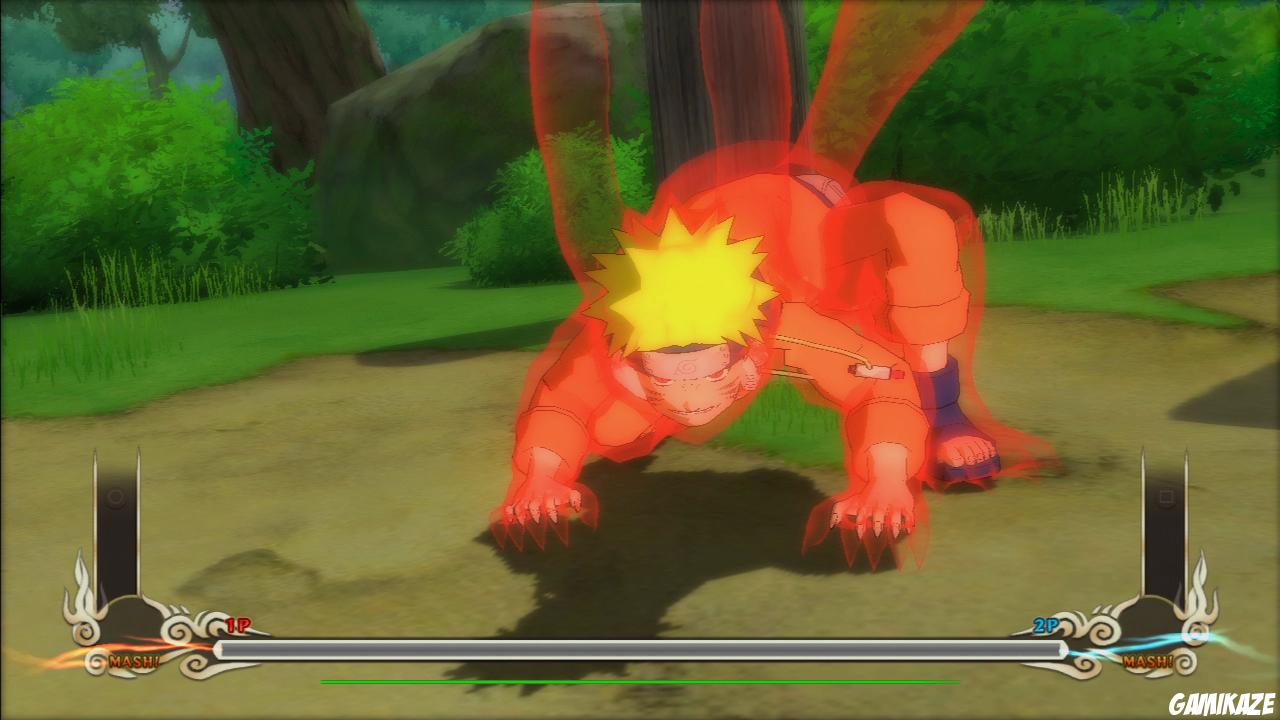
Task: Click the Square button icon on the right pillar
Action: pyautogui.click(x=1167, y=496)
